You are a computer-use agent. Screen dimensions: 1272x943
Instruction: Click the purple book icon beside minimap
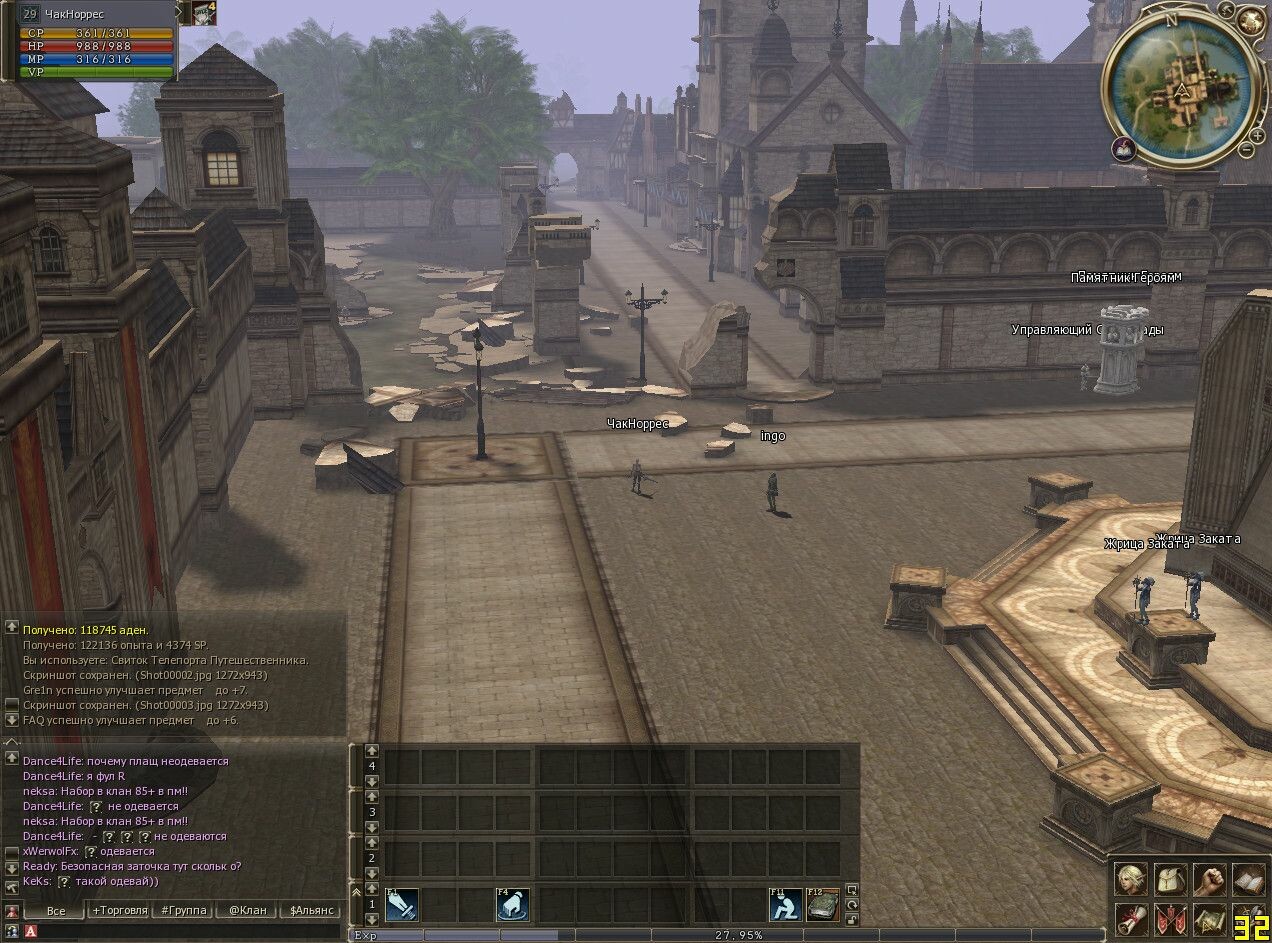point(1122,149)
